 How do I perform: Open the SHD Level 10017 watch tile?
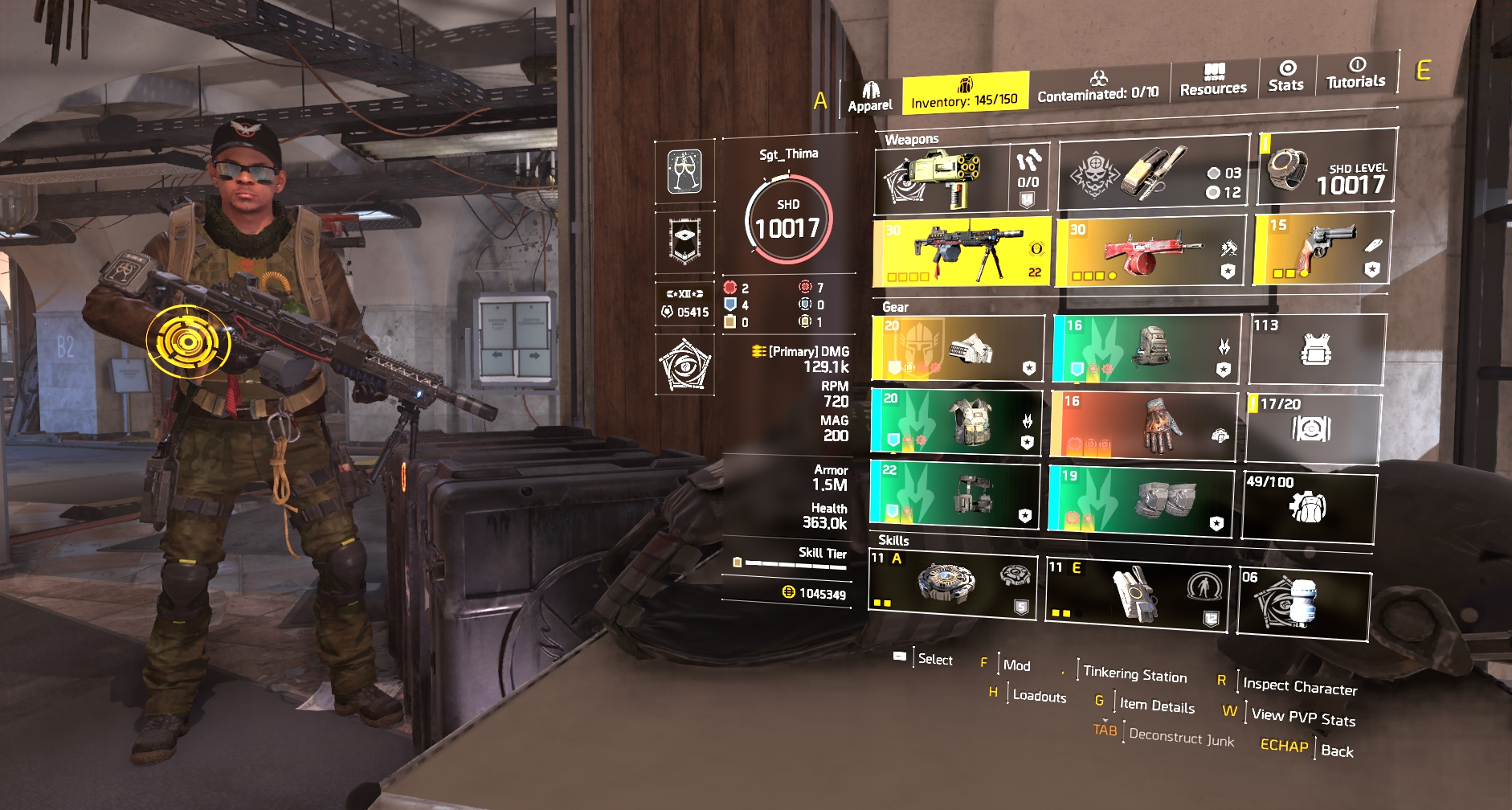point(1327,168)
